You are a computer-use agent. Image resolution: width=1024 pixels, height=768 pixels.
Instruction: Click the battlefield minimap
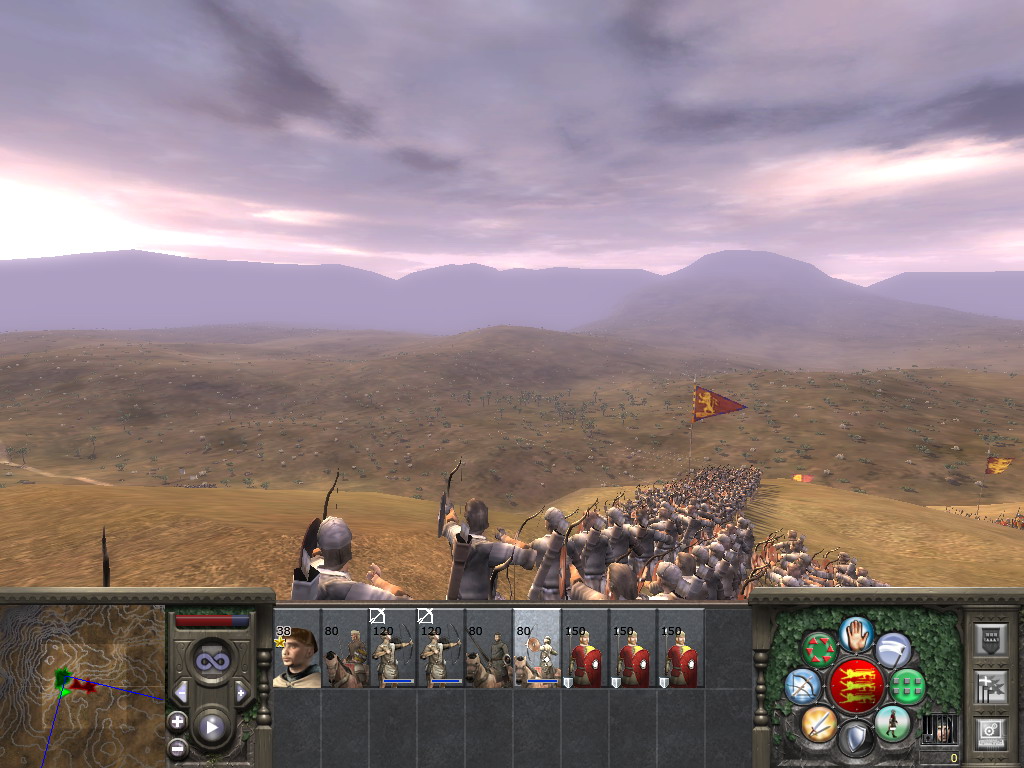[x=82, y=684]
